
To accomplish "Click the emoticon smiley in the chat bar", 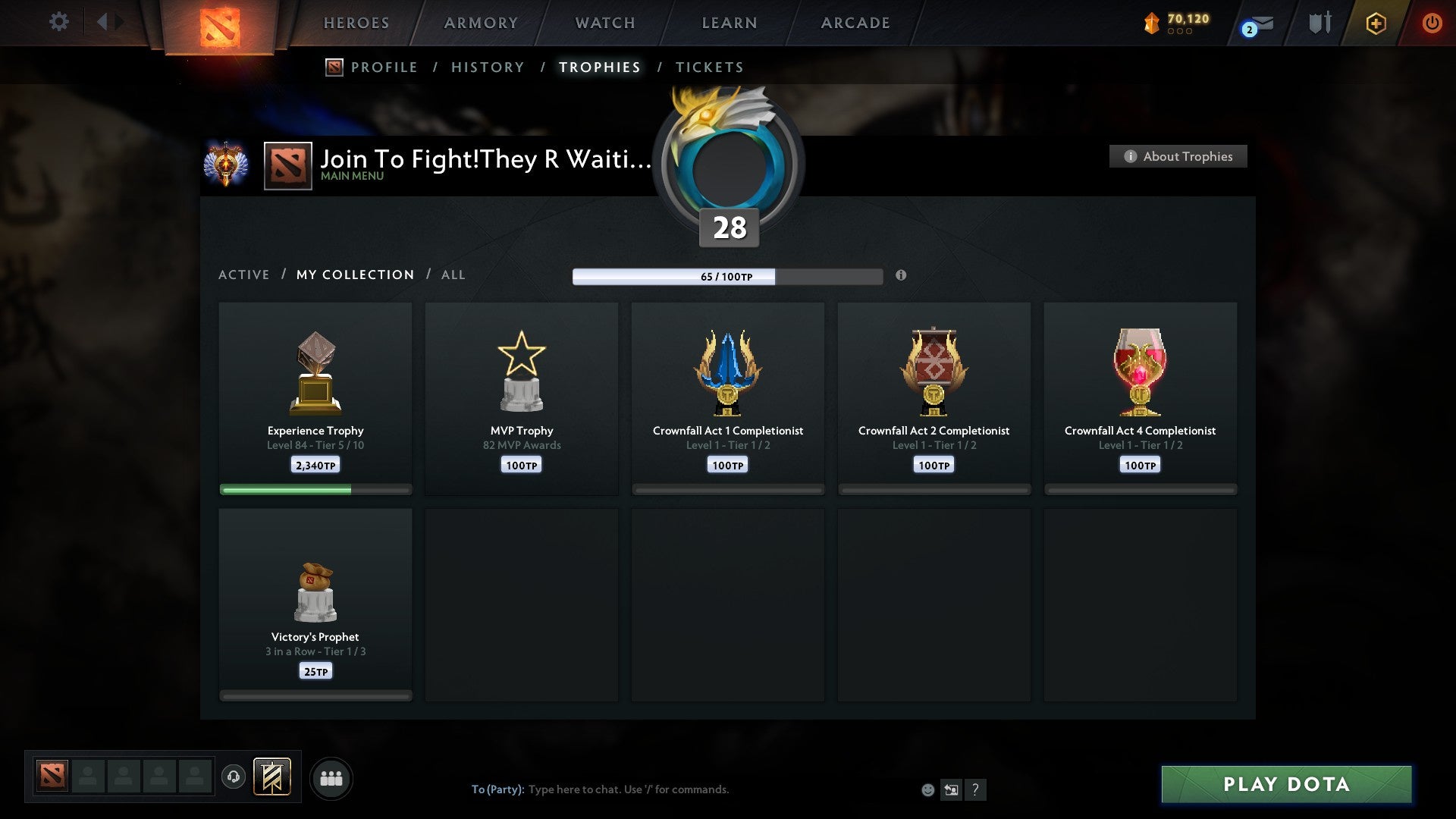I will [x=927, y=789].
